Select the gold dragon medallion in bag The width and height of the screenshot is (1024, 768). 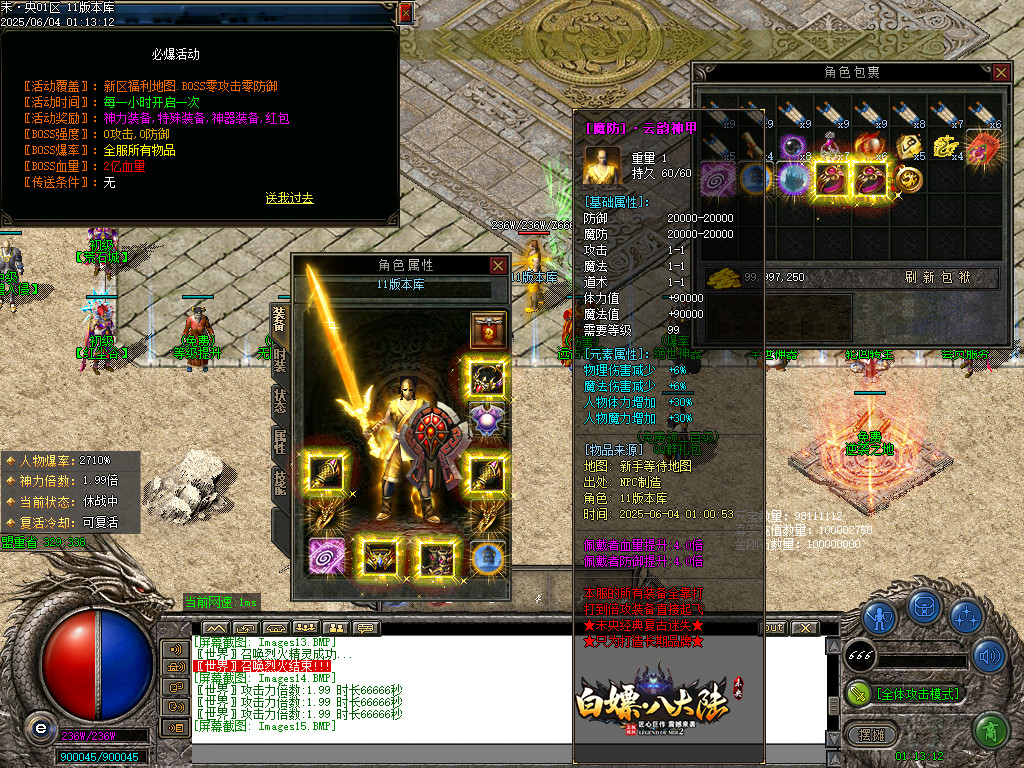[x=908, y=180]
